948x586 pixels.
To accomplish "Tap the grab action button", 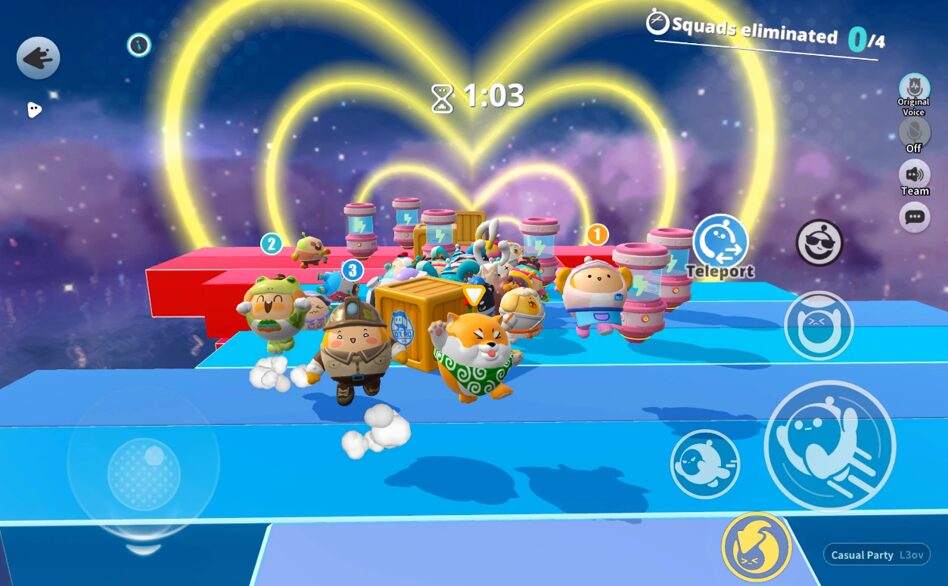I will pos(818,325).
